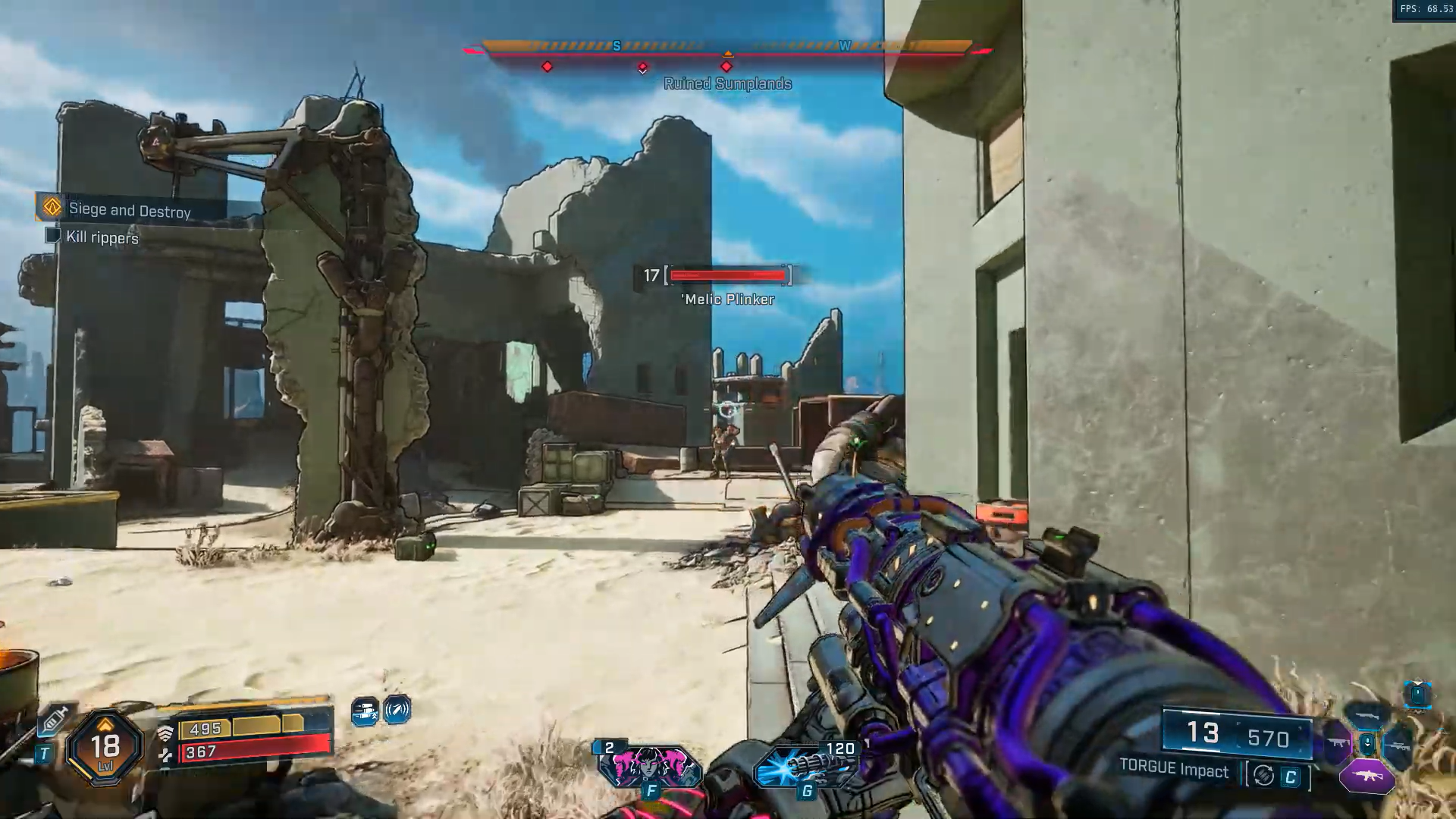Use the syringe repkit icon

[x=55, y=720]
